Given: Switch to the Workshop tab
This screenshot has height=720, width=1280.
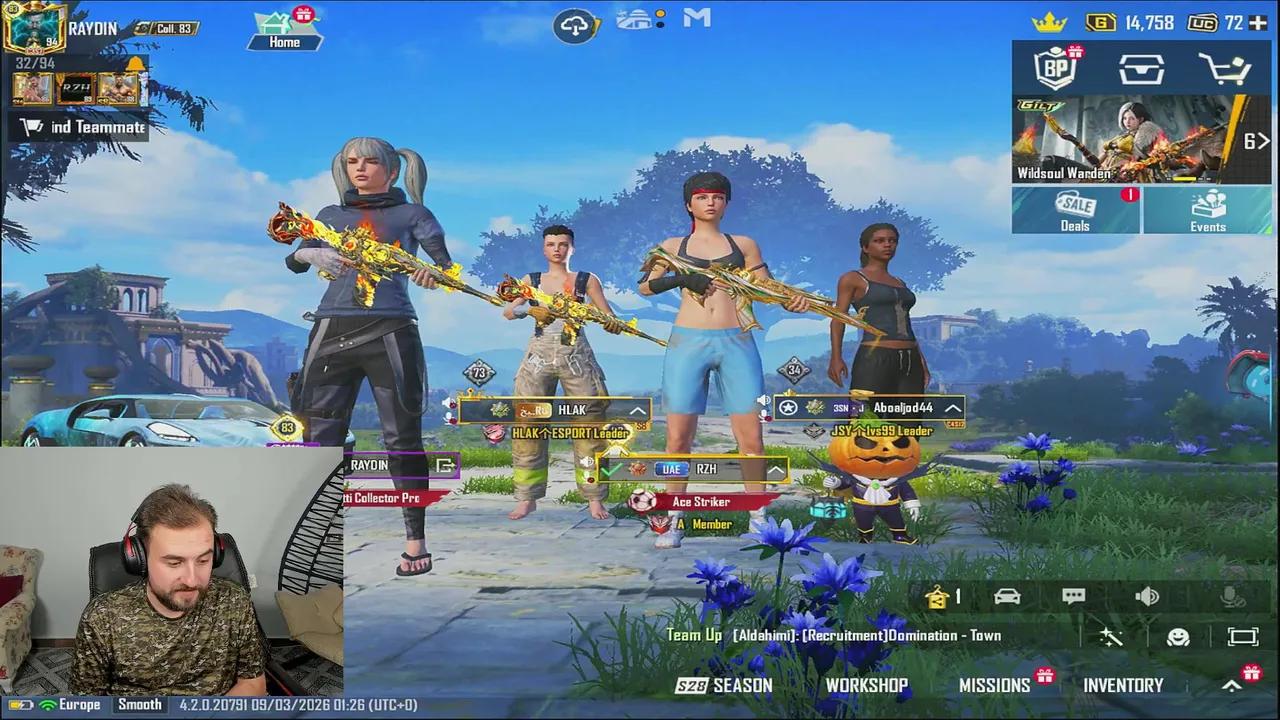Looking at the screenshot, I should [x=866, y=685].
